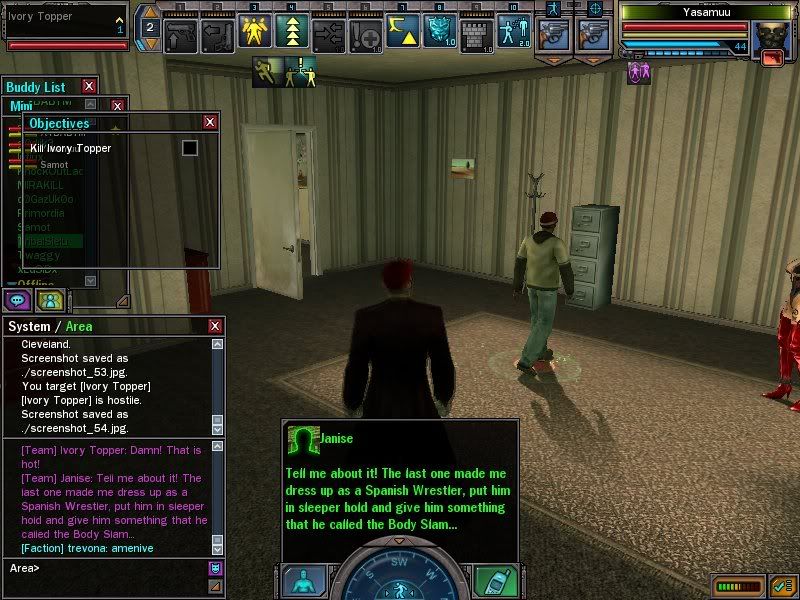Open the purple chat bubble button
The image size is (800, 600).
19,299
